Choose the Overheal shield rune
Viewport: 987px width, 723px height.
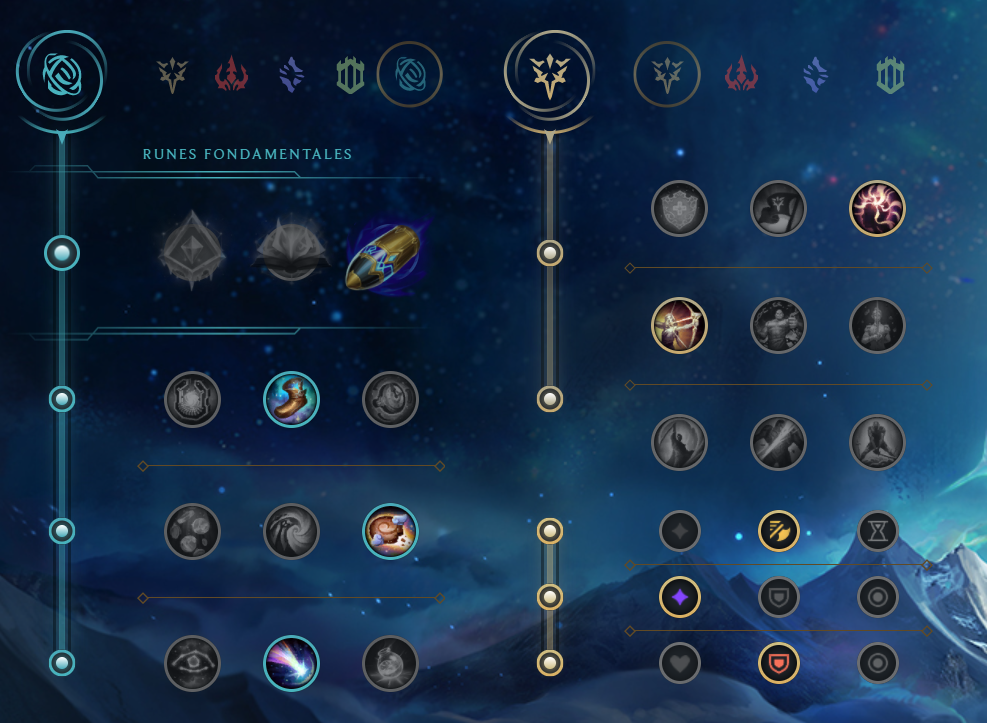click(679, 209)
